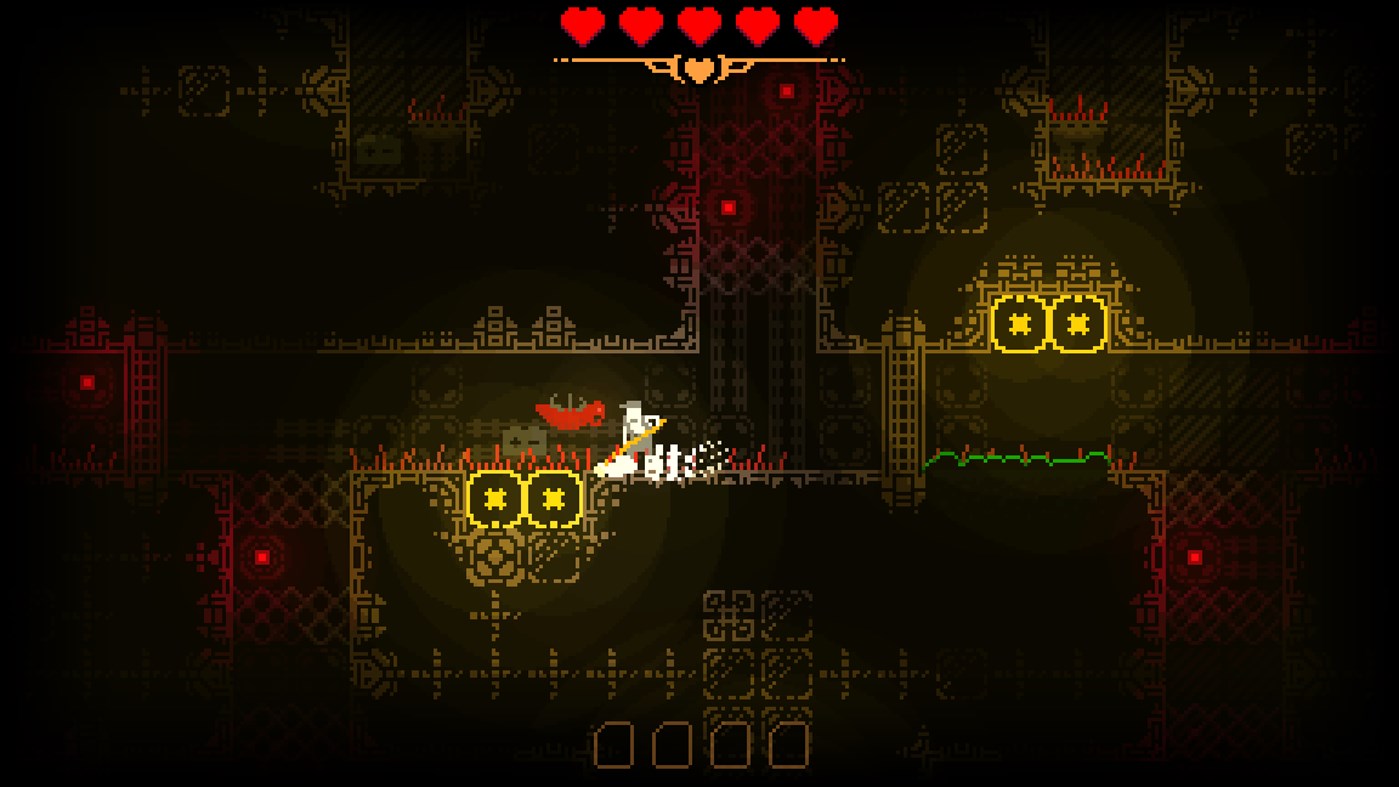
Task: Click the first red heart in the health bar
Action: coord(581,26)
